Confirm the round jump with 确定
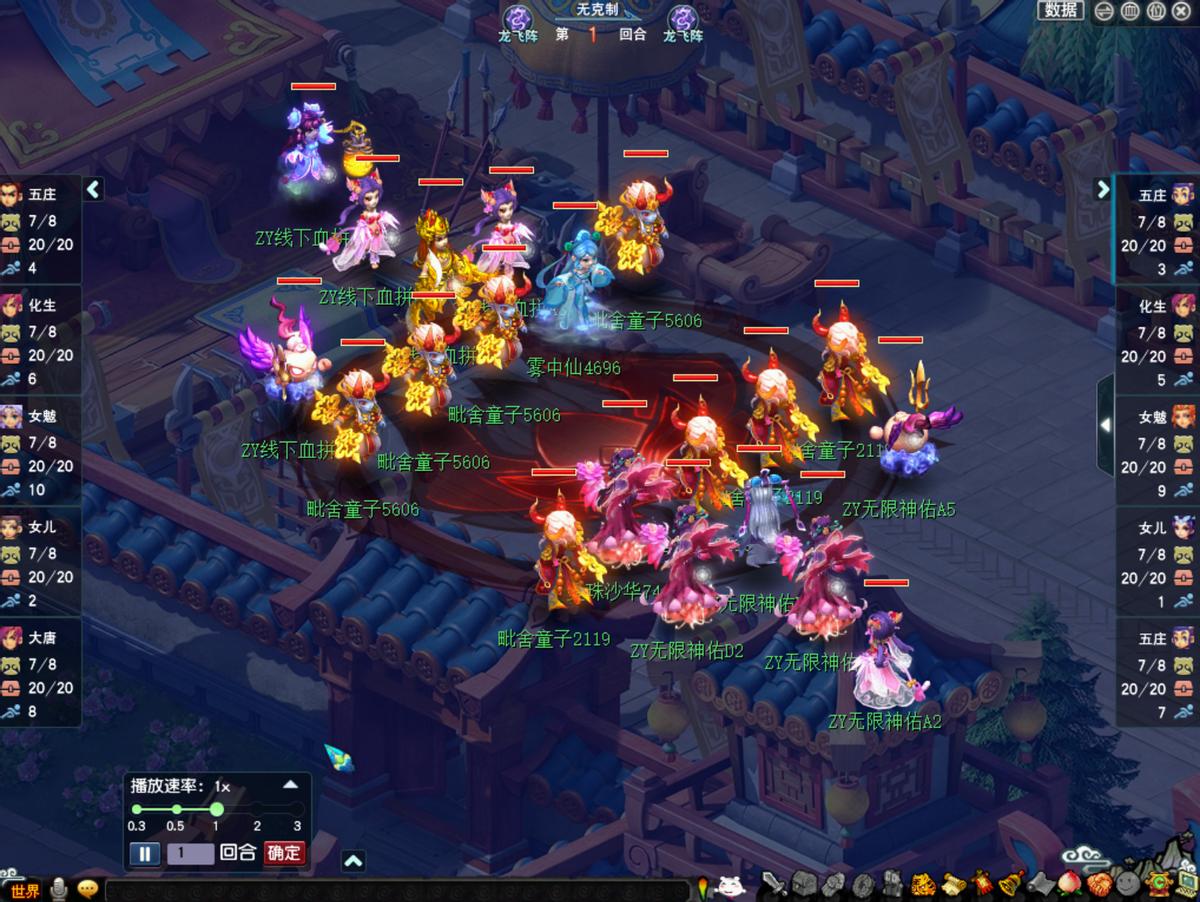Image resolution: width=1200 pixels, height=902 pixels. pos(284,853)
